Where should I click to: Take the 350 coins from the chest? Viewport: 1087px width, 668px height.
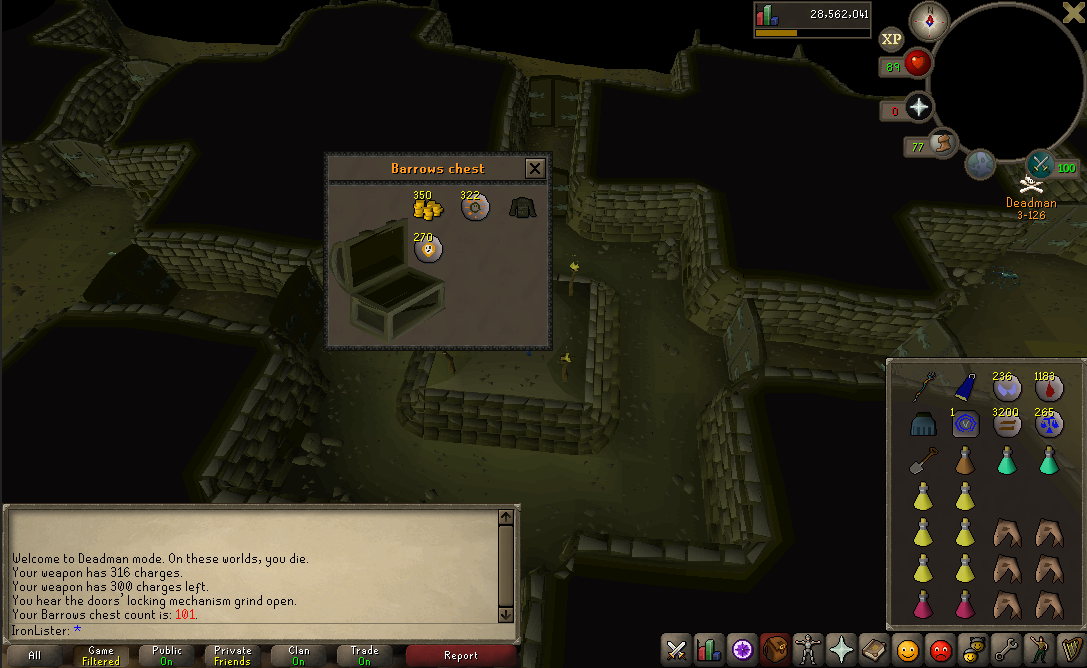[427, 208]
